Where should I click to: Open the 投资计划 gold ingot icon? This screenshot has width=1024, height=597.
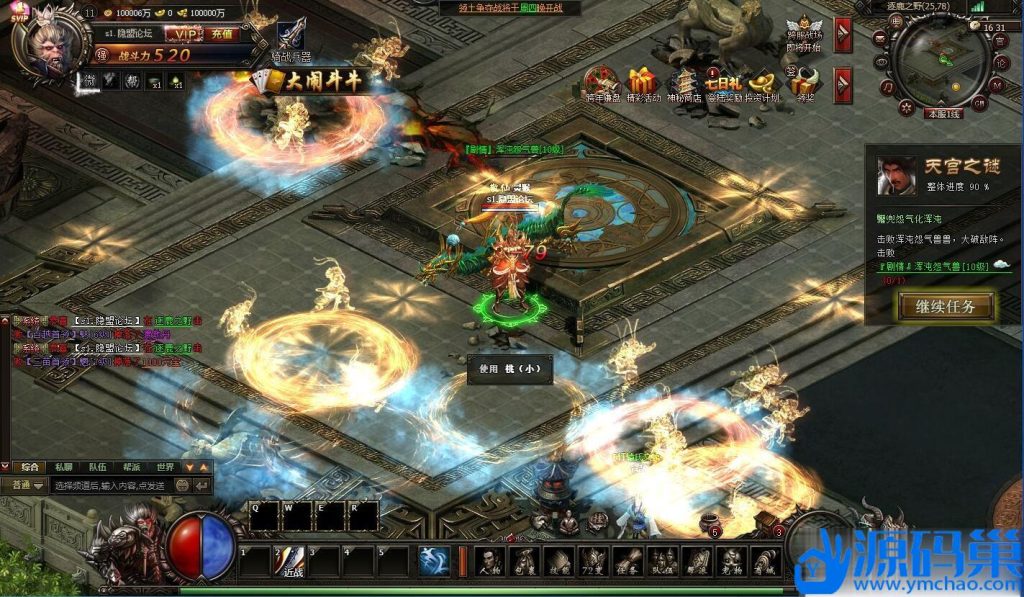point(763,84)
